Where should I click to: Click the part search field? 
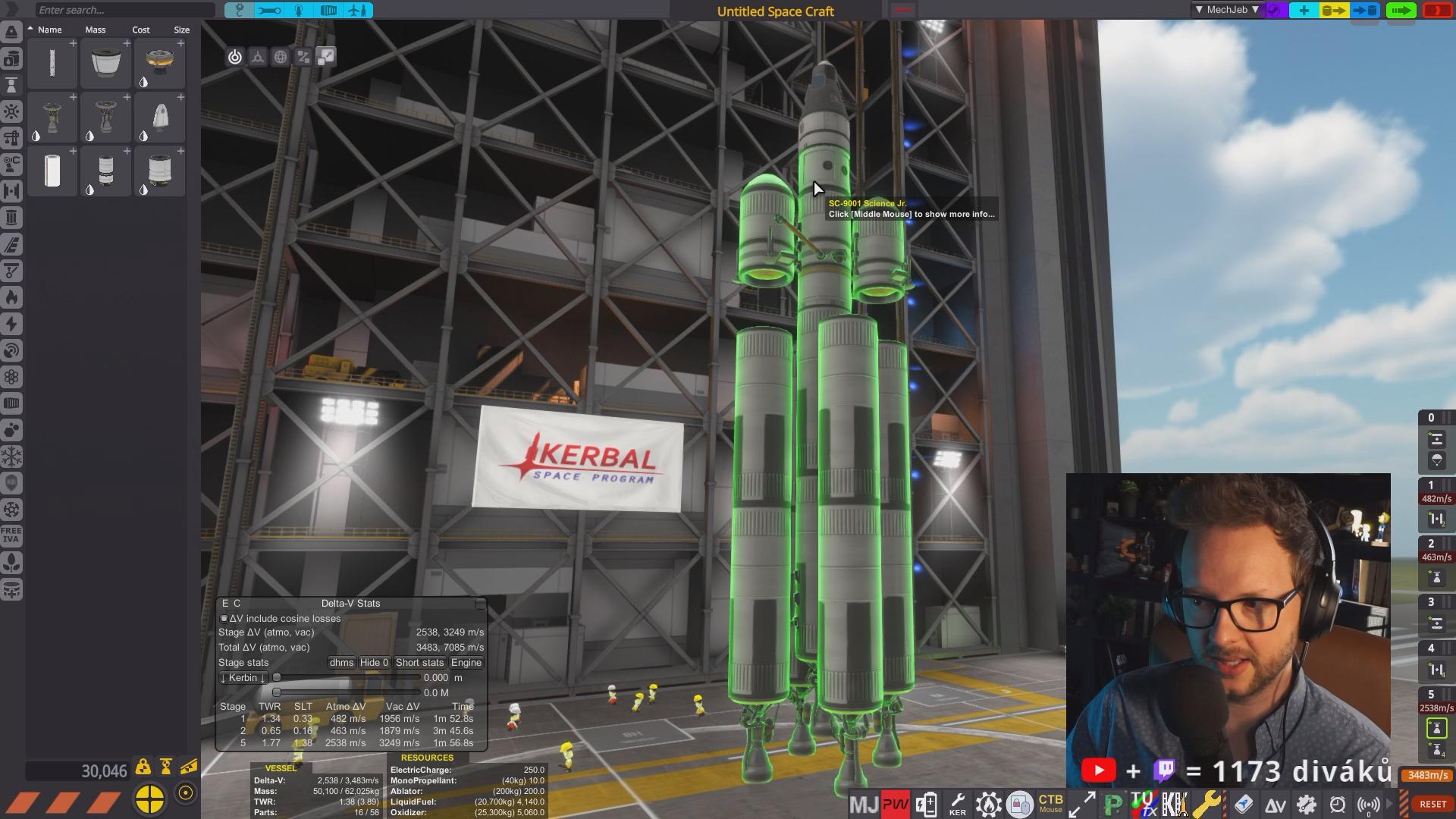124,10
